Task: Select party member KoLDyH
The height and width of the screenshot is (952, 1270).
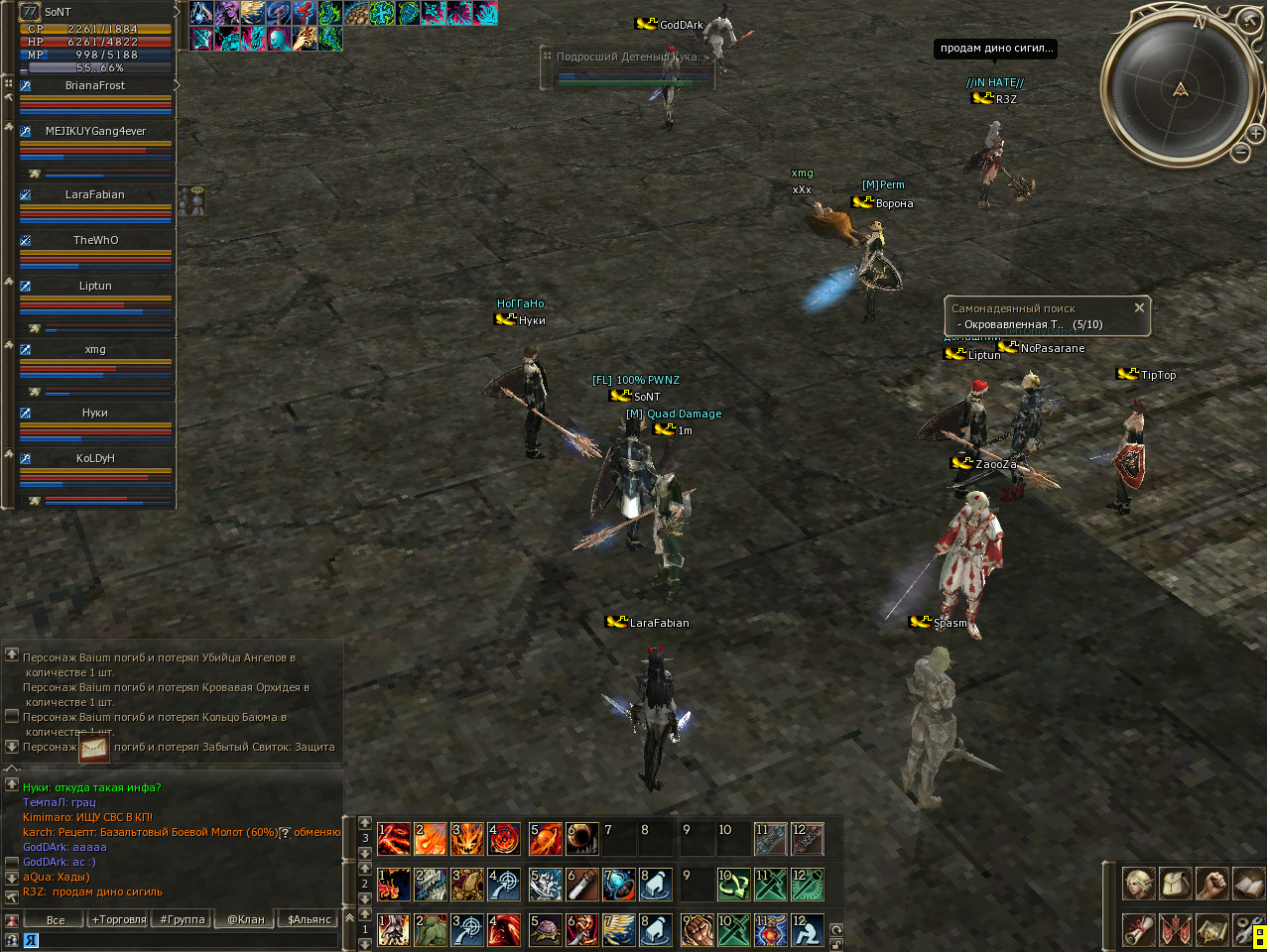Action: click(x=95, y=459)
